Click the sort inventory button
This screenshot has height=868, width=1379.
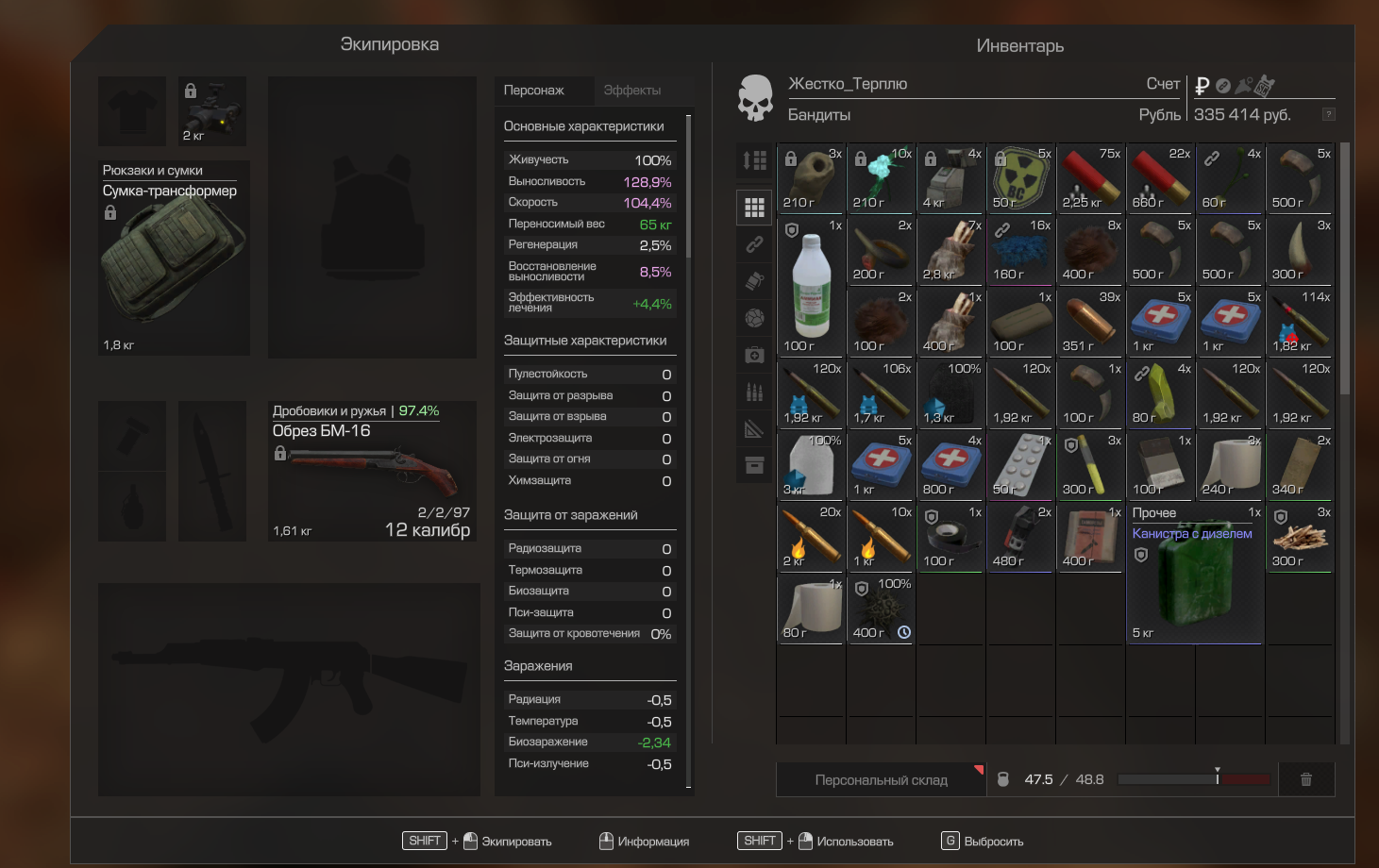754,160
